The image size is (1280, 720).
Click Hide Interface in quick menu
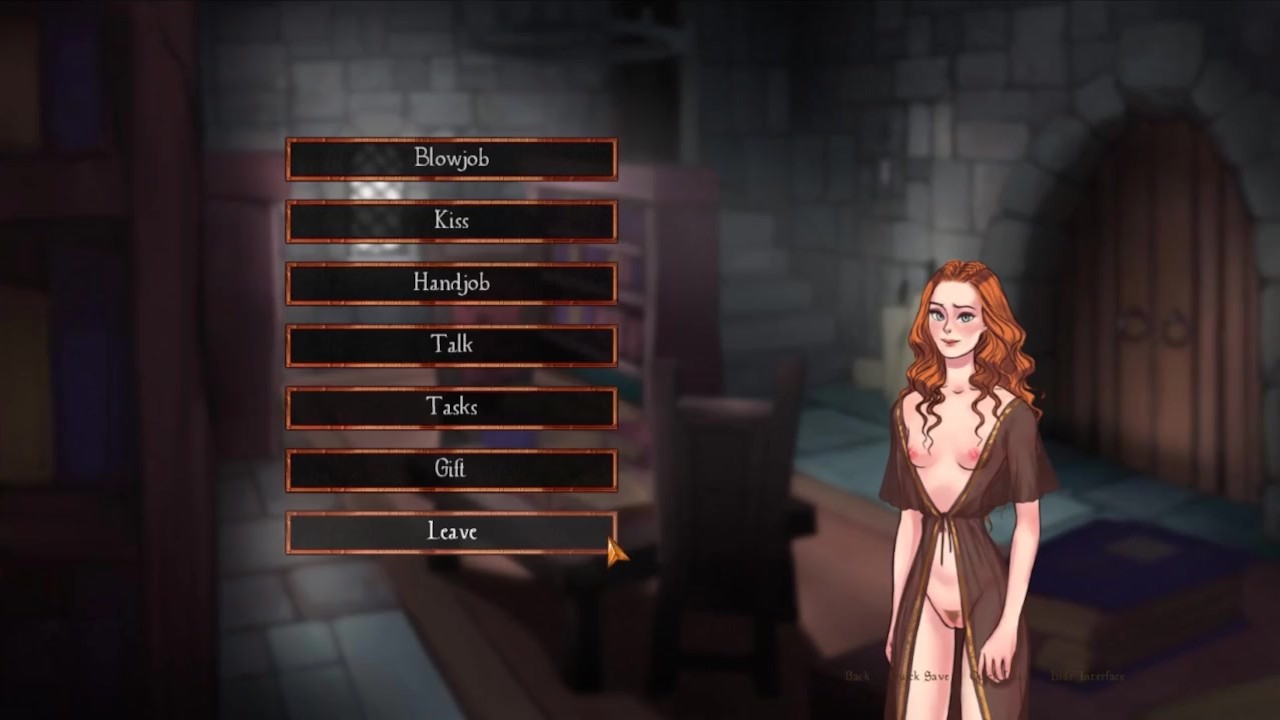[1088, 677]
